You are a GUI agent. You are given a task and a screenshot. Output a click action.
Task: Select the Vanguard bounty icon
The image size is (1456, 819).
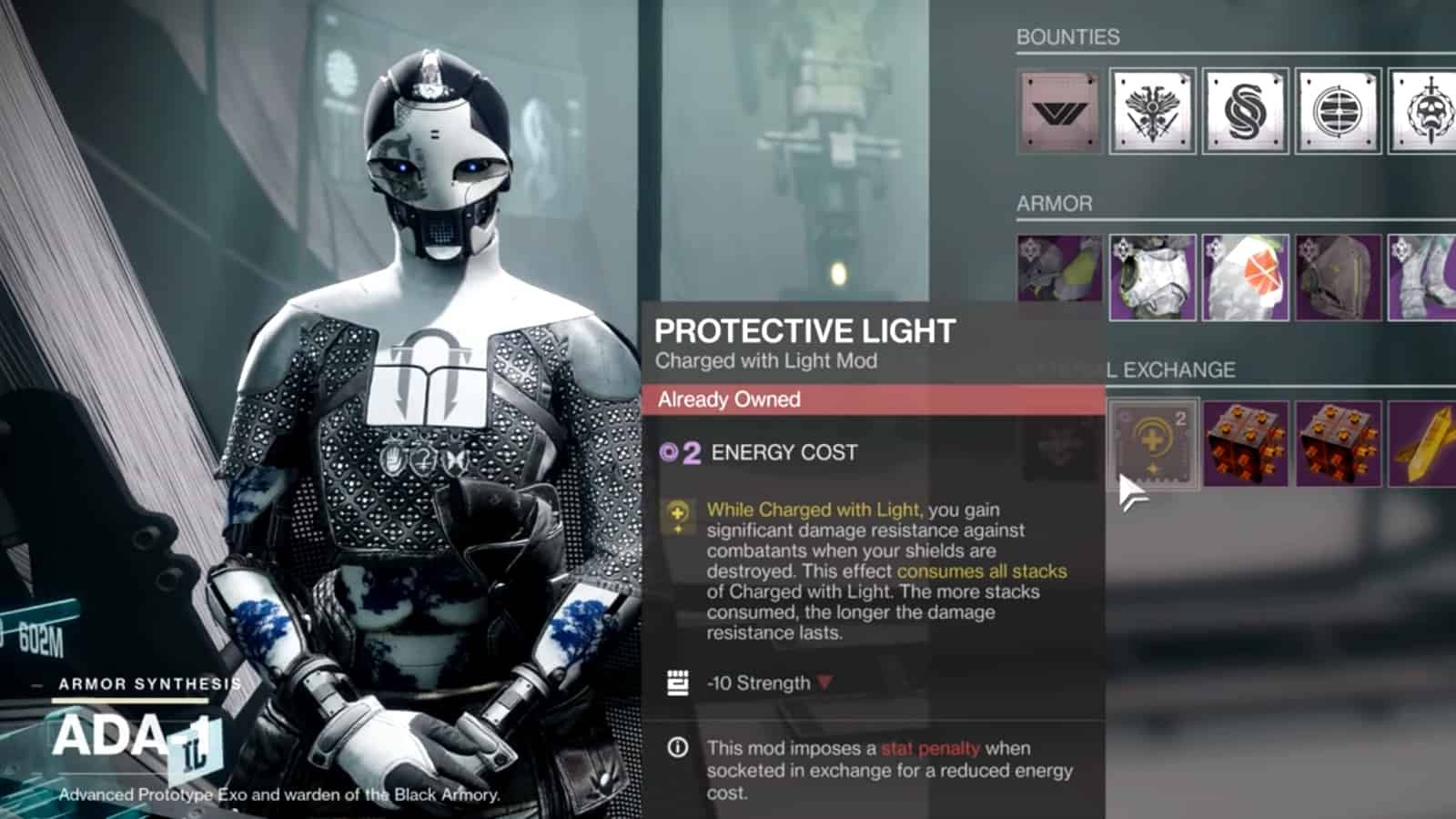click(1058, 109)
